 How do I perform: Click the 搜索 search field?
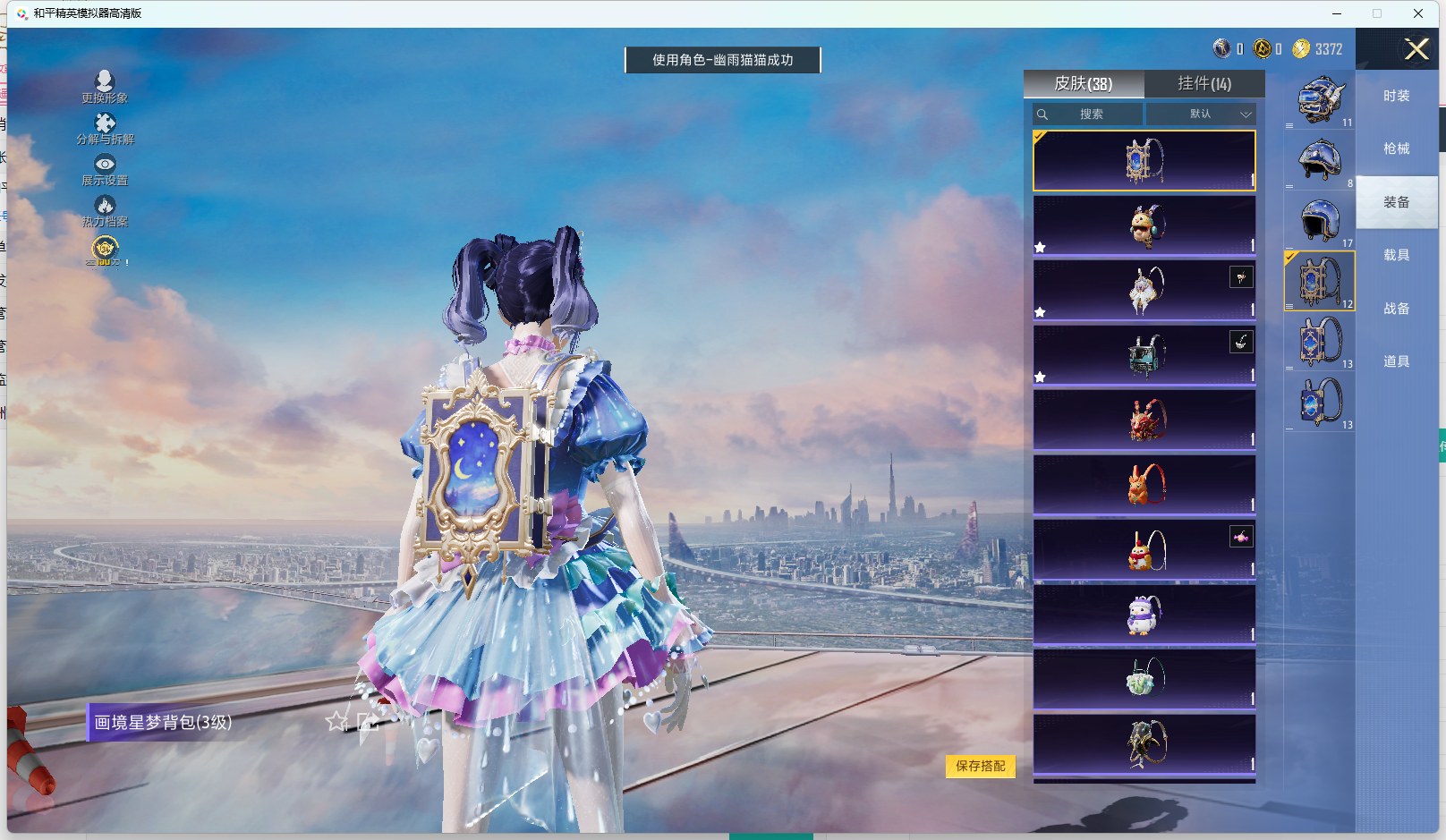1088,115
